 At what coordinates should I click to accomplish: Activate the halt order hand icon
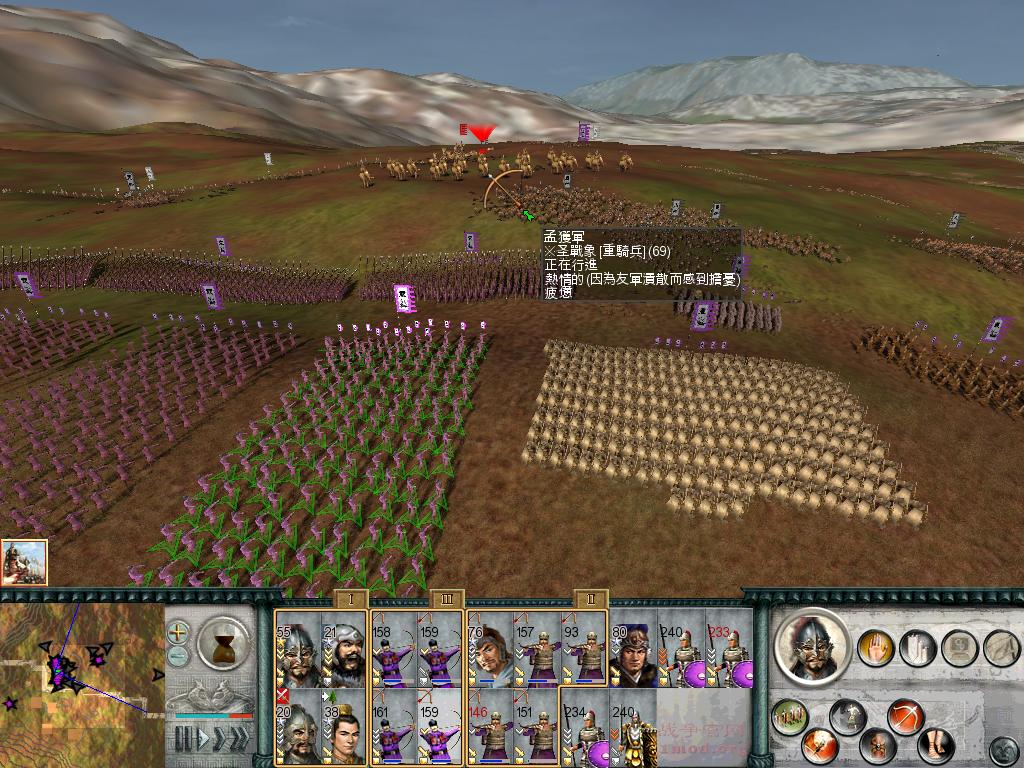click(x=875, y=647)
